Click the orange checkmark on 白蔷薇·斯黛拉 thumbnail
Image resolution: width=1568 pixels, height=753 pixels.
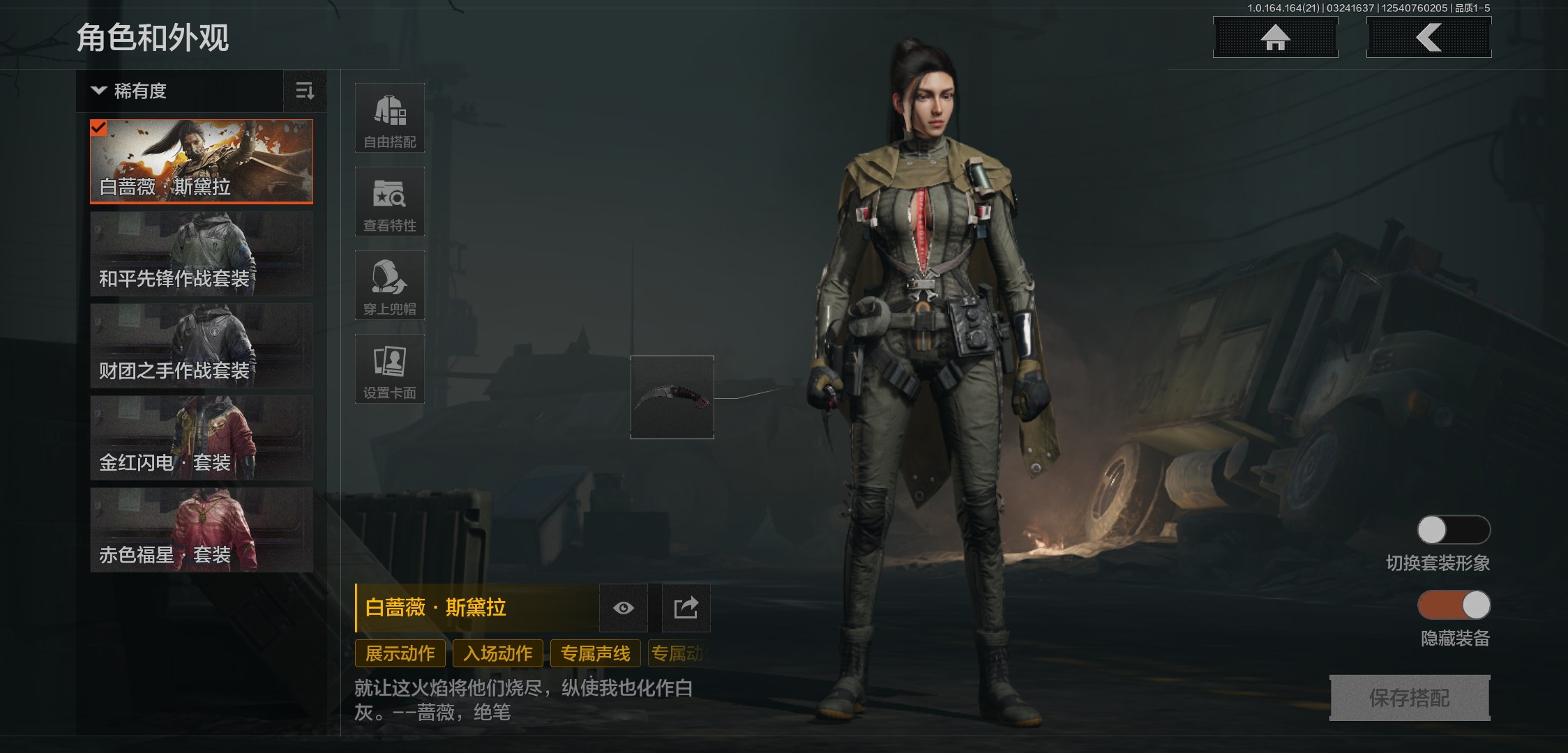[x=99, y=128]
